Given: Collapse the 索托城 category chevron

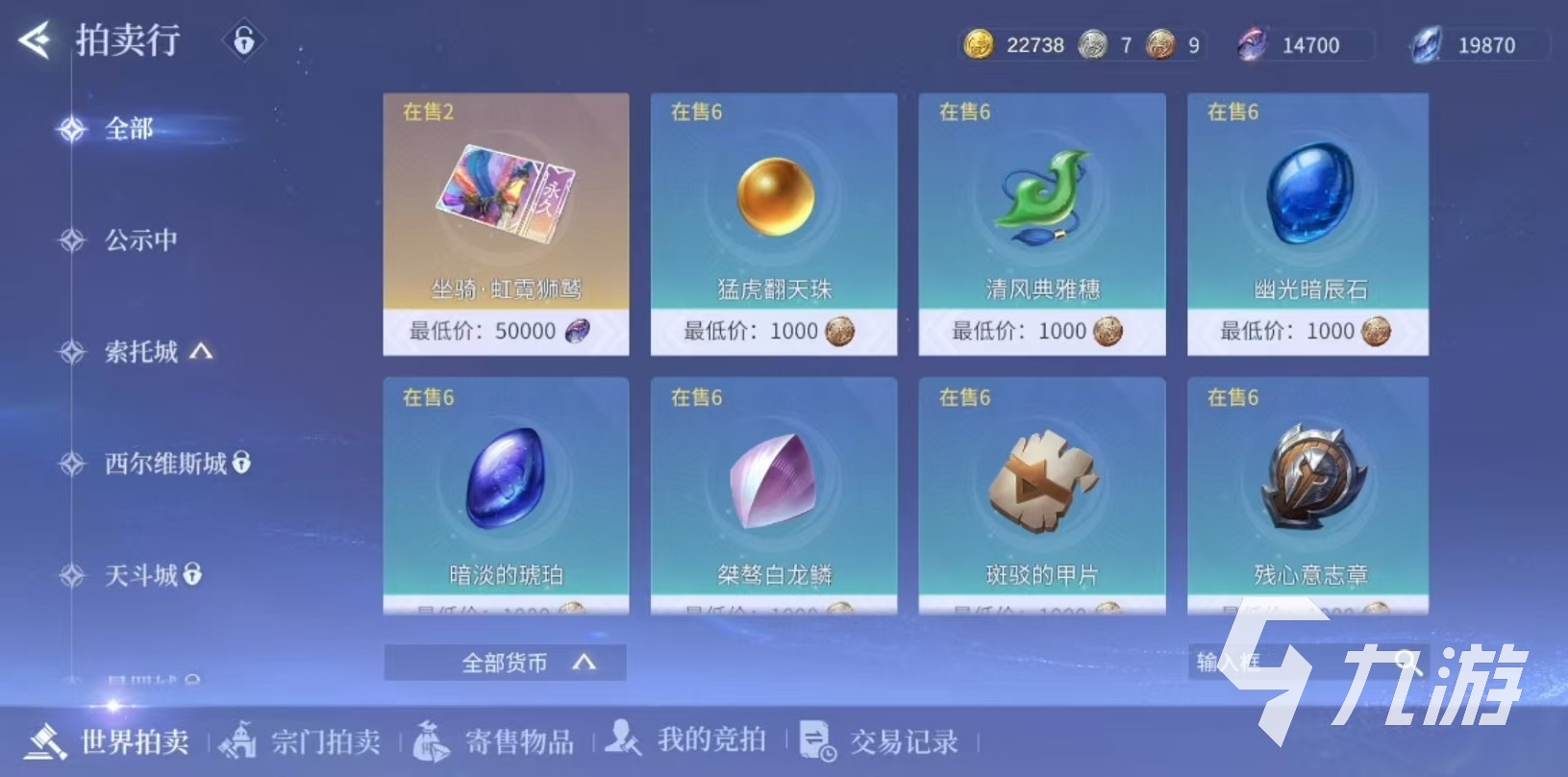Looking at the screenshot, I should (200, 352).
